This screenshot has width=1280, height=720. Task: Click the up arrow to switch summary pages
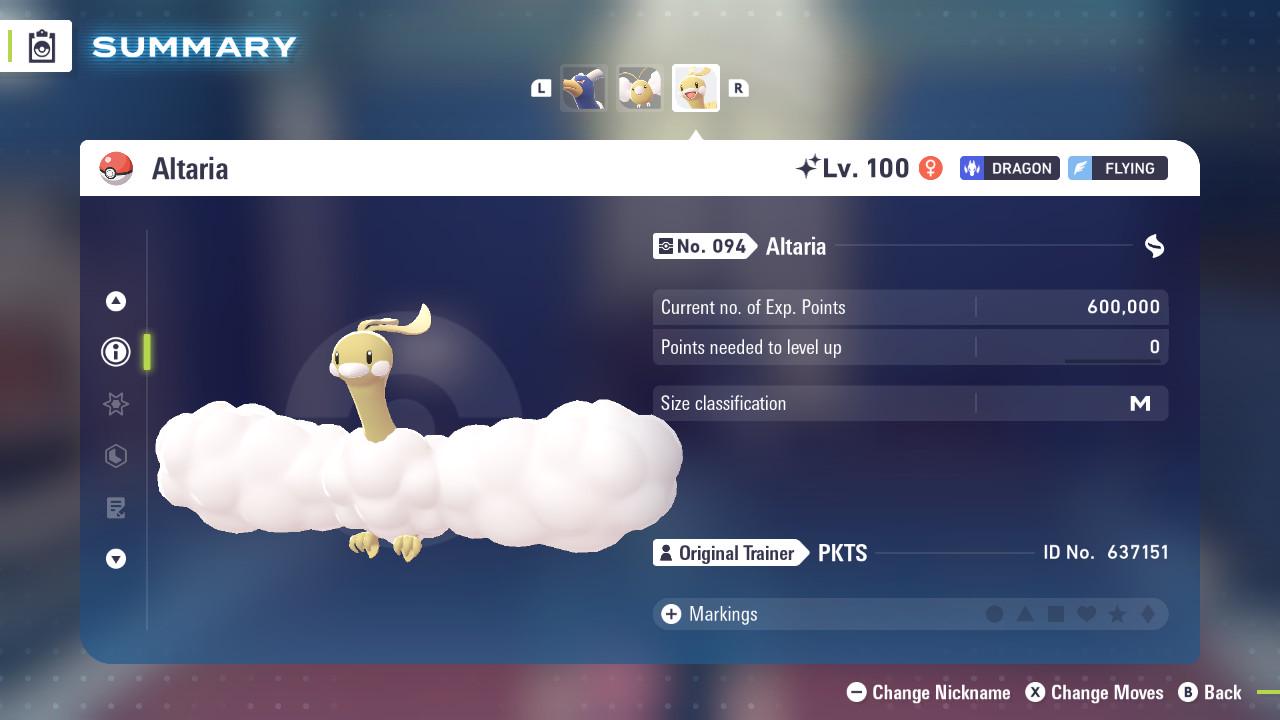(116, 301)
